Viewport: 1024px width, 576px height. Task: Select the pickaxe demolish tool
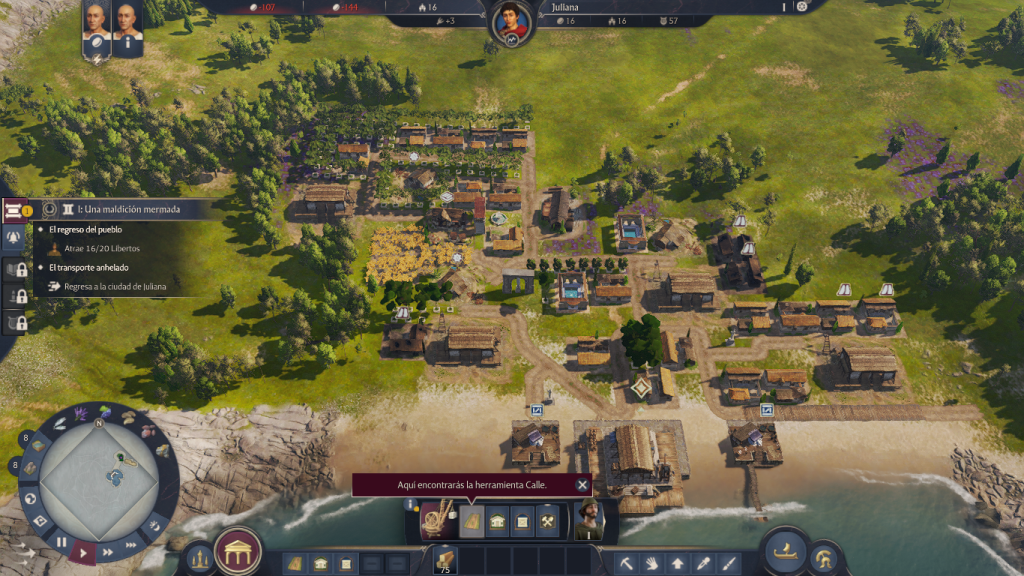coord(628,564)
